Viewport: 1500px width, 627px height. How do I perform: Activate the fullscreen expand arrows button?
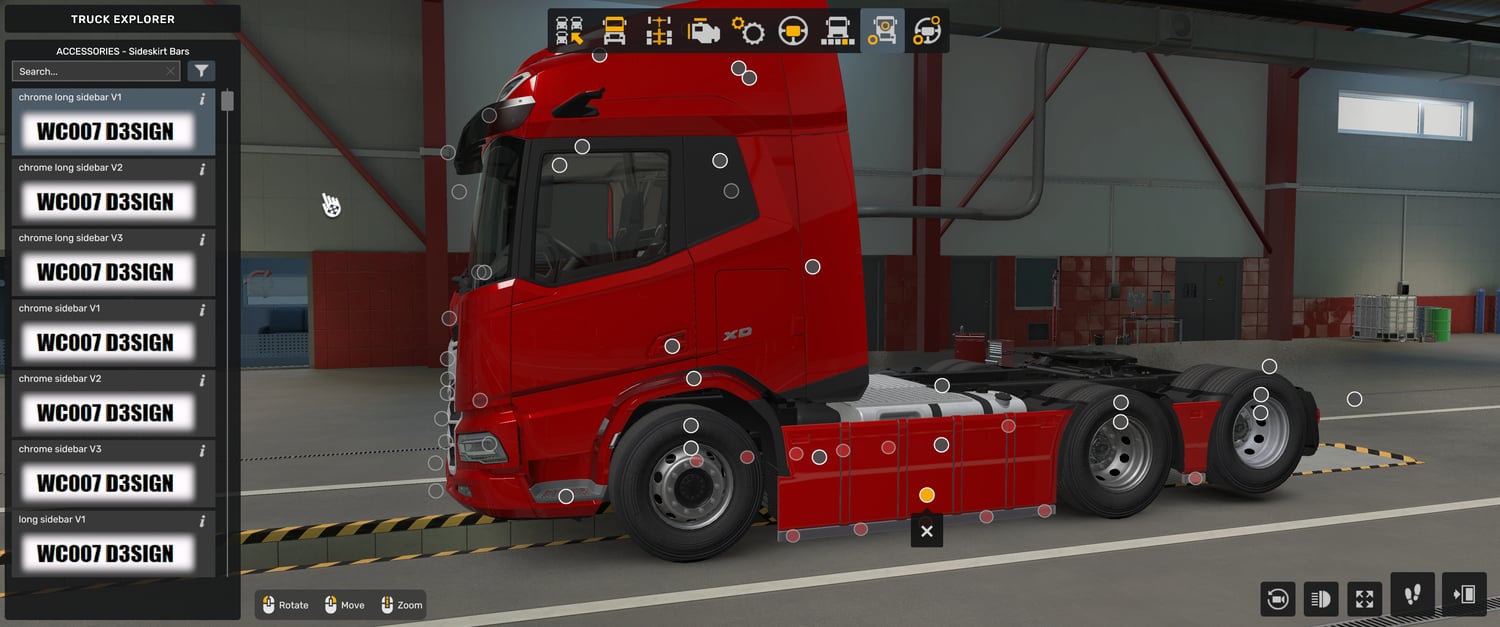[x=1364, y=599]
